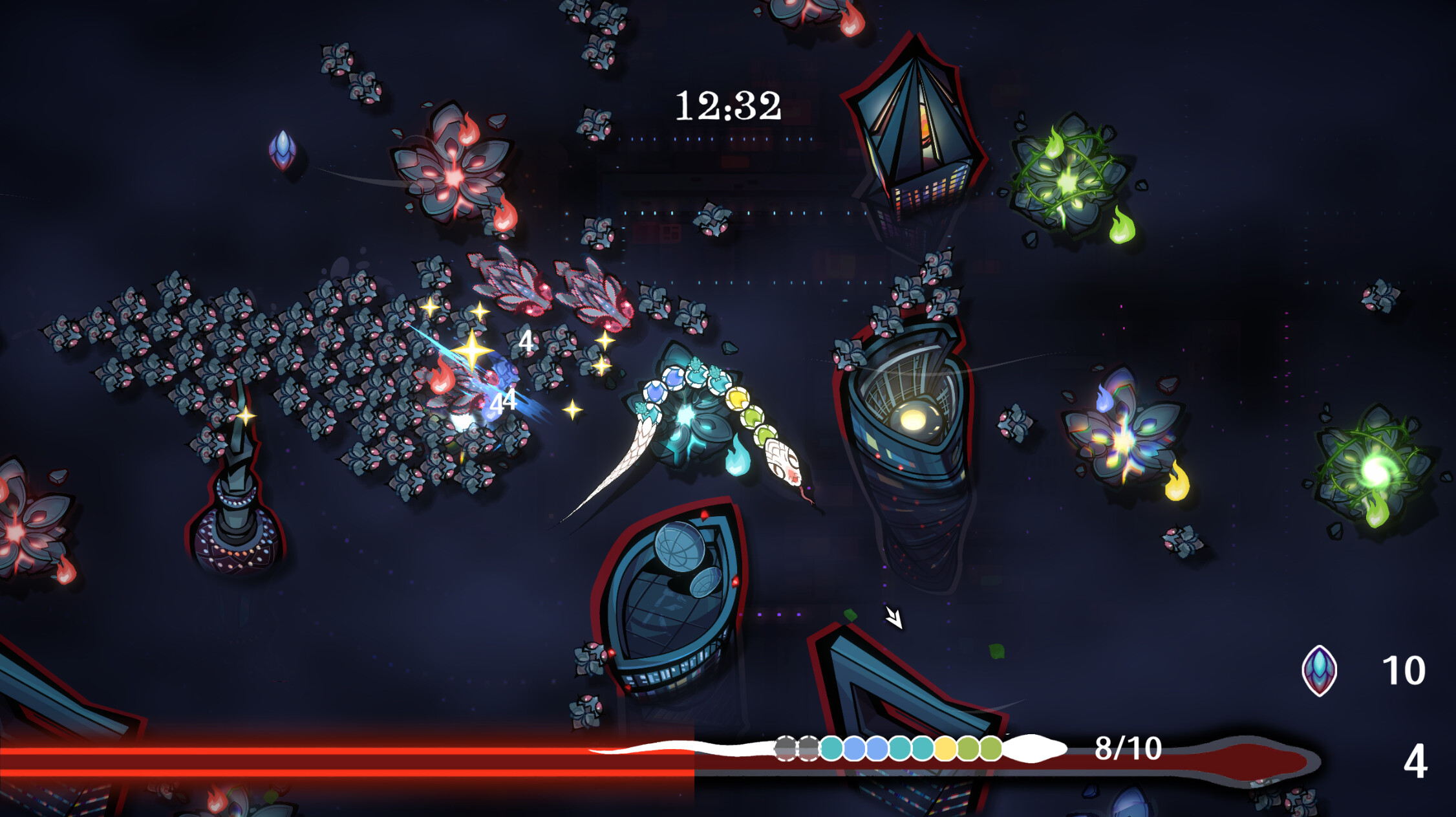The image size is (1456, 817).
Task: Select the teal flame pickup near the snake
Action: (x=736, y=457)
